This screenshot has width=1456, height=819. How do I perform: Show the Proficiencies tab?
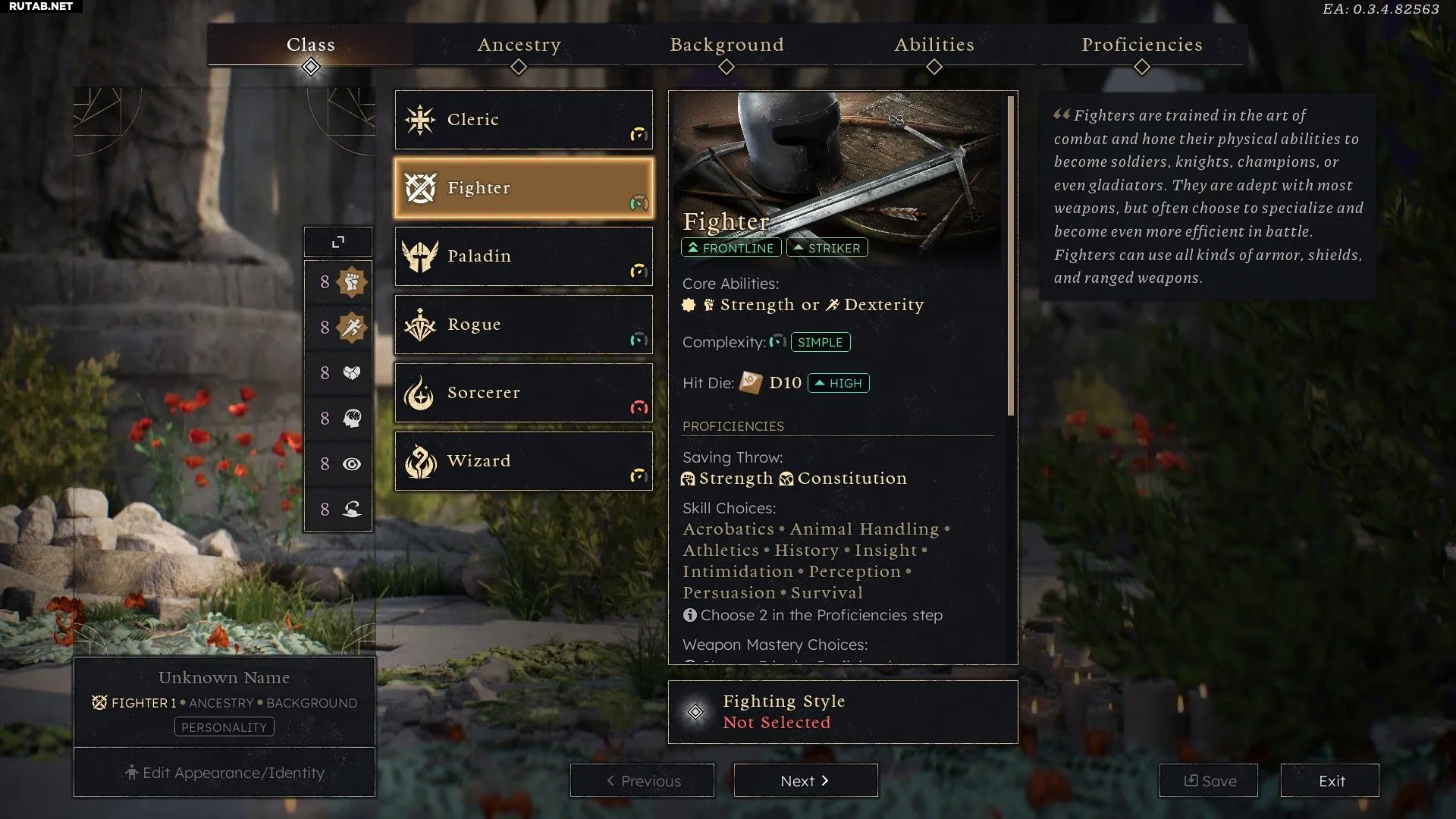[x=1141, y=45]
